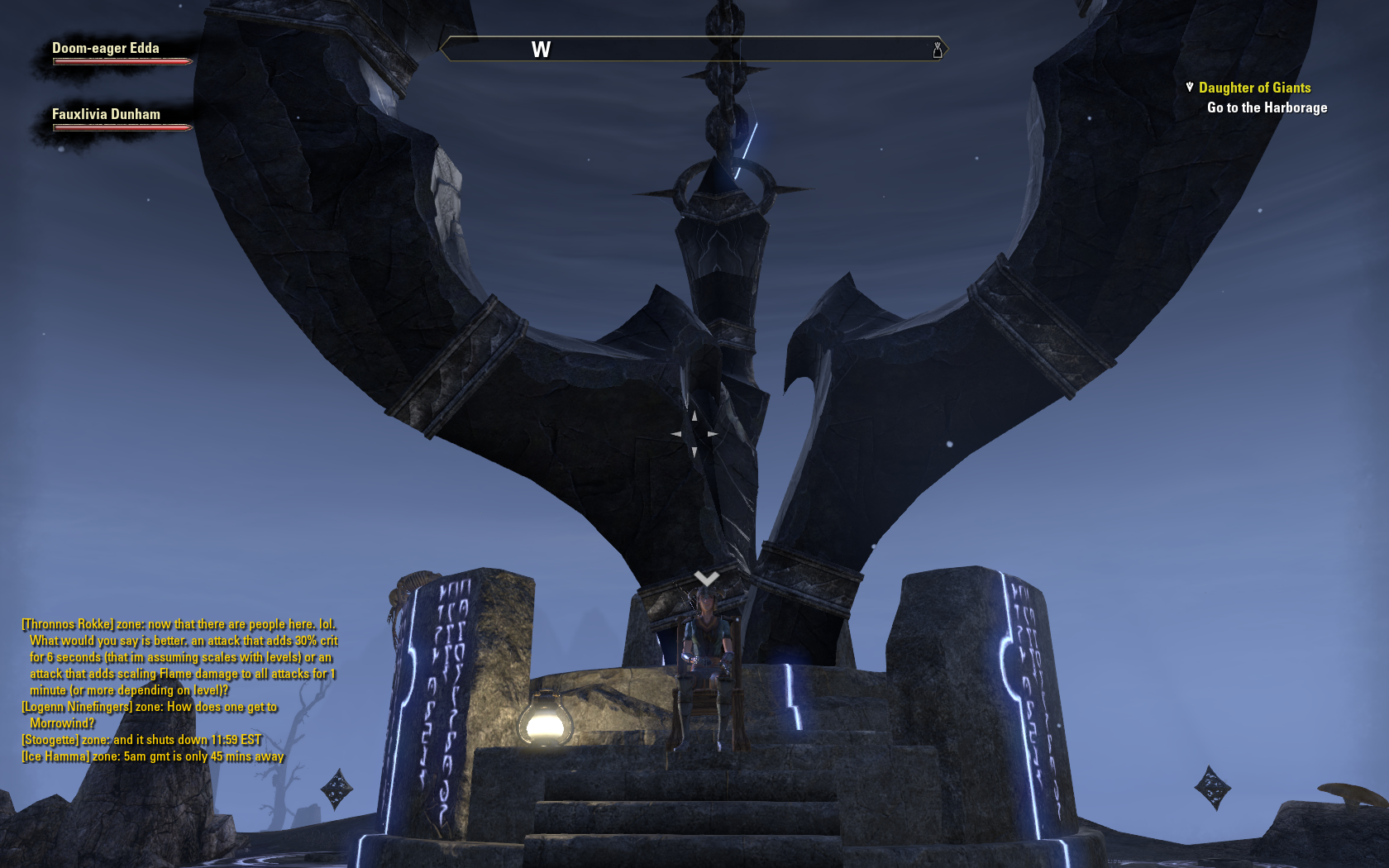
Task: Select the Fauxlivia Dunham group frame
Action: coord(106,115)
